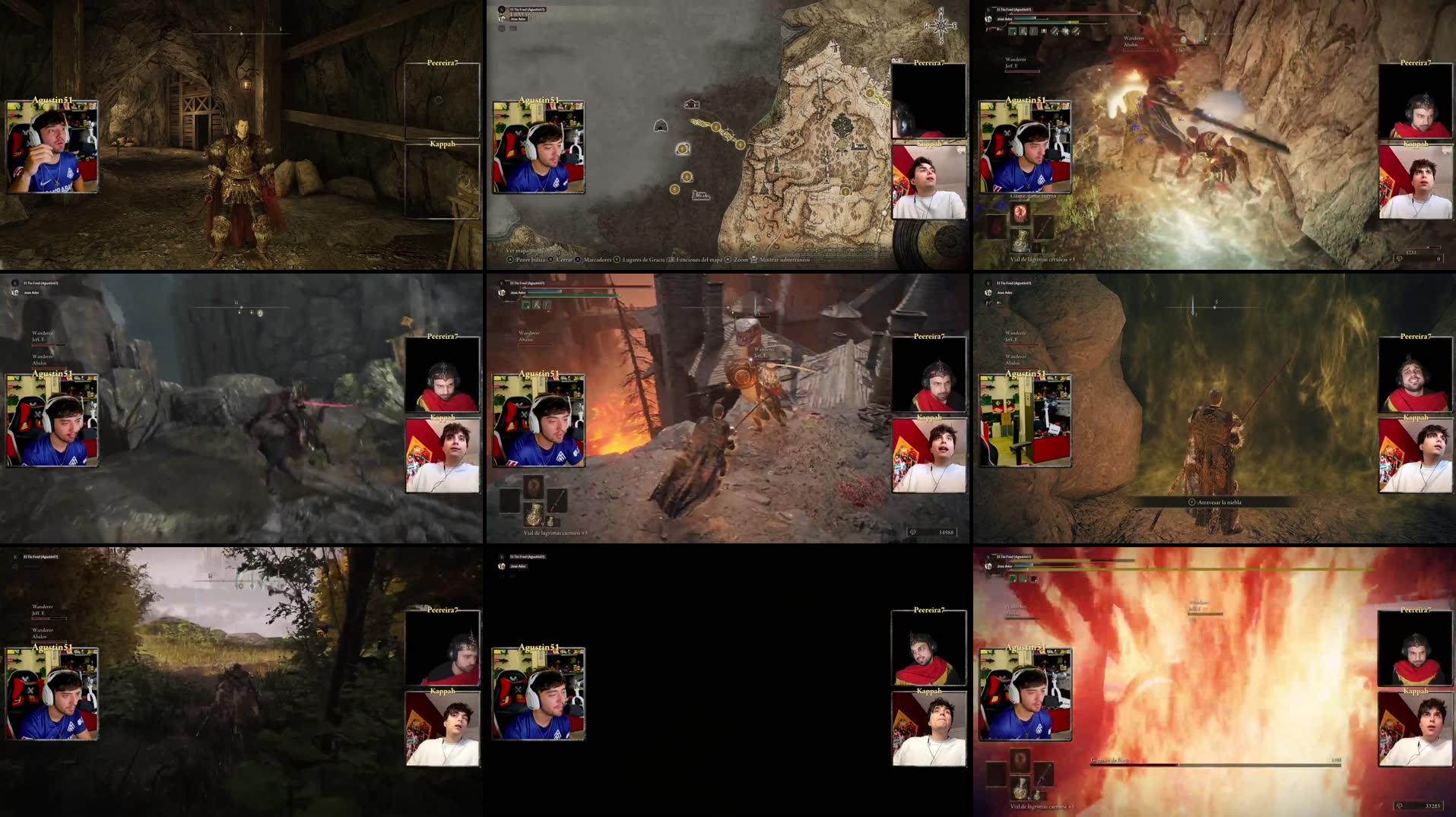Click the pouch item icon near the flasks
The height and width of the screenshot is (817, 1456).
550,521
